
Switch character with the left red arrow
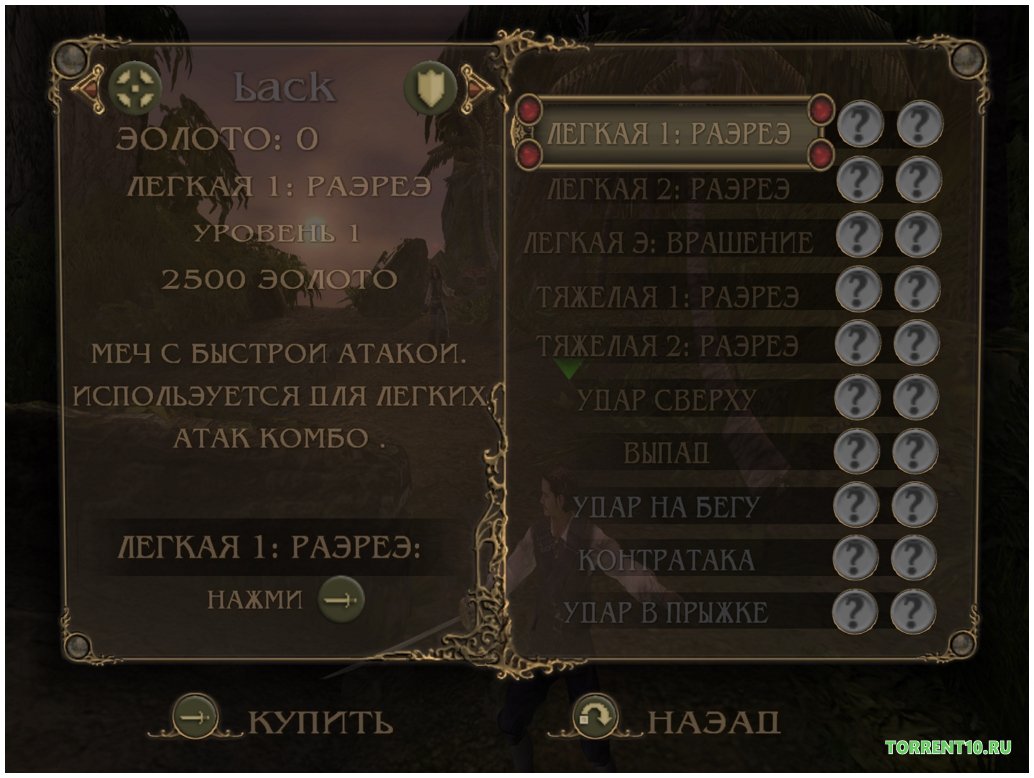point(84,87)
